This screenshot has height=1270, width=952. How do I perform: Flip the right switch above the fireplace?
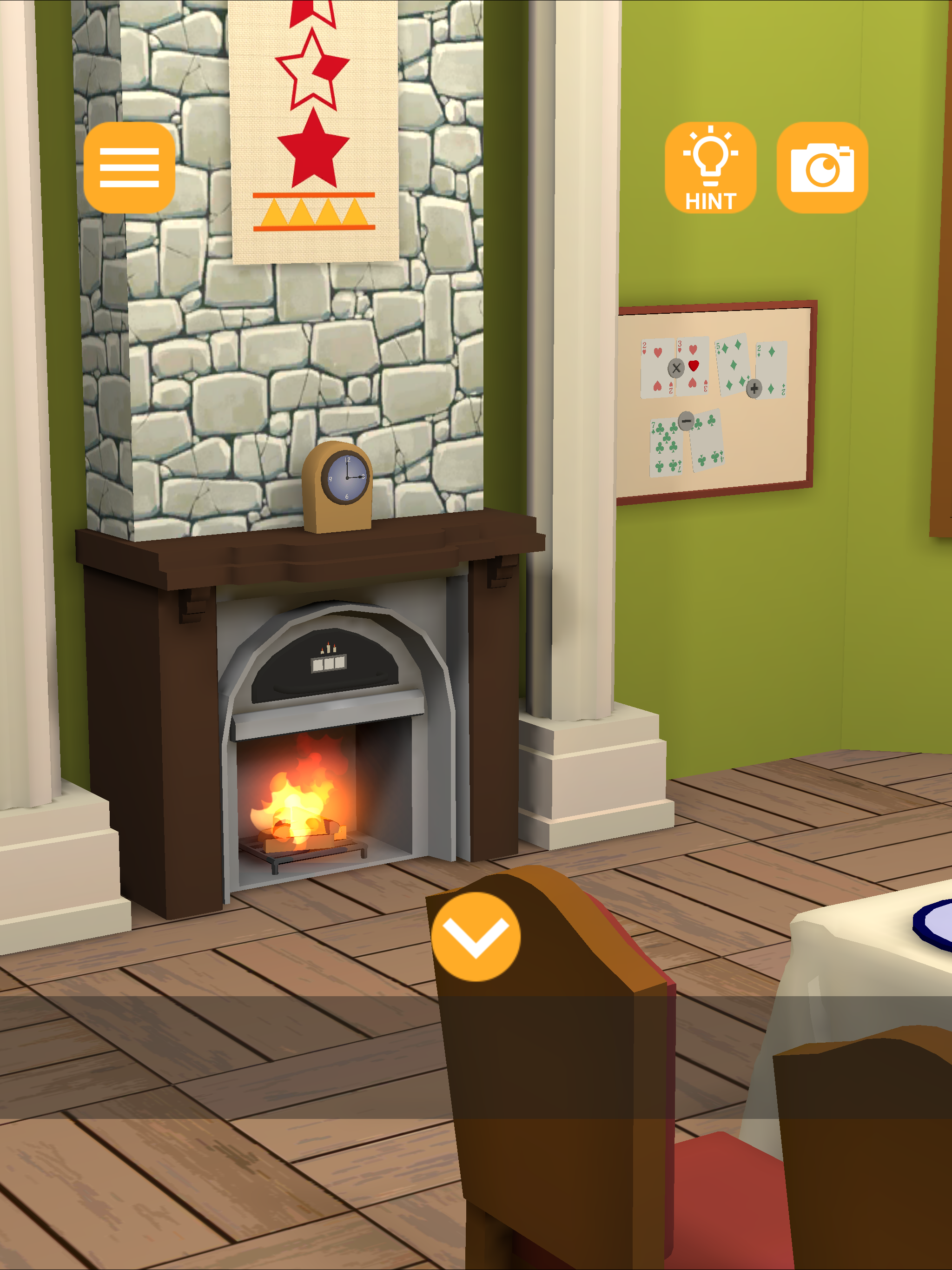coord(339,663)
